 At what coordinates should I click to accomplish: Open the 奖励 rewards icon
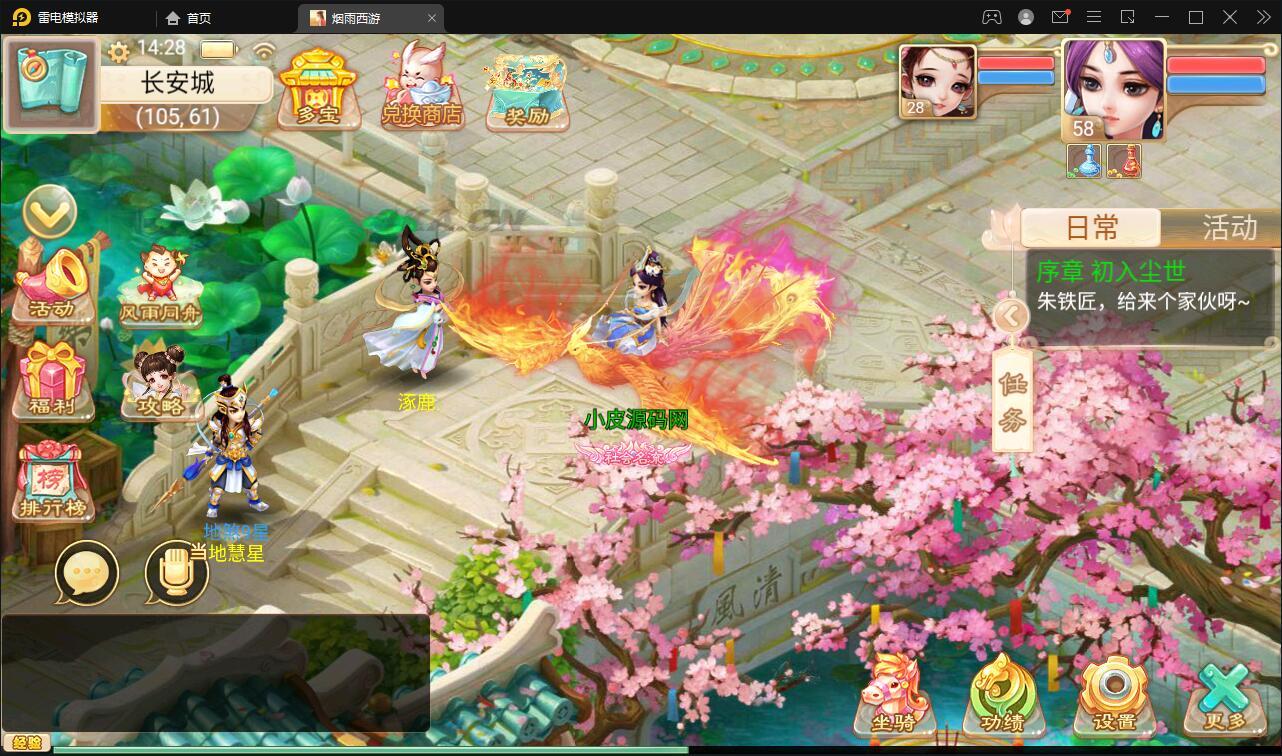(525, 90)
